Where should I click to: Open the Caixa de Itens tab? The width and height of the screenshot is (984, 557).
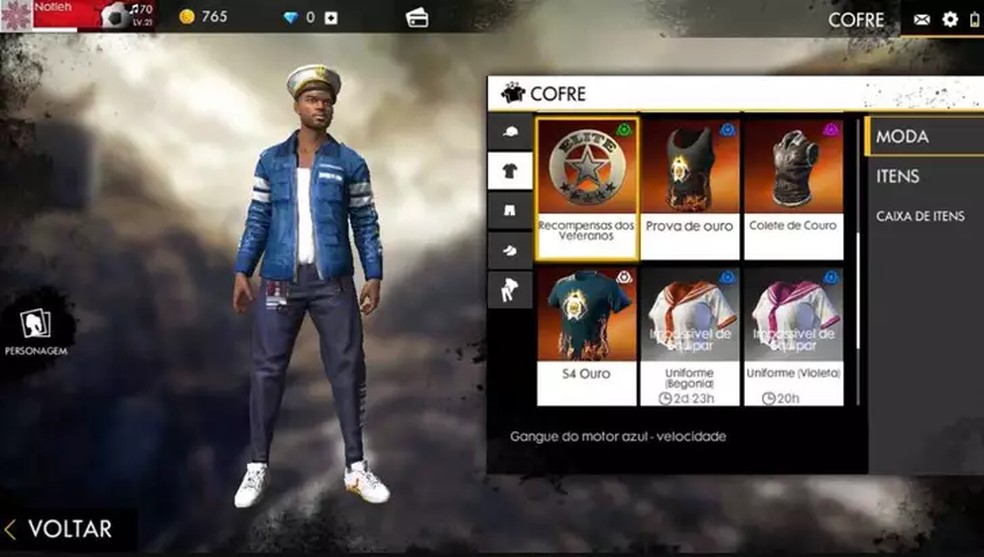click(x=920, y=216)
